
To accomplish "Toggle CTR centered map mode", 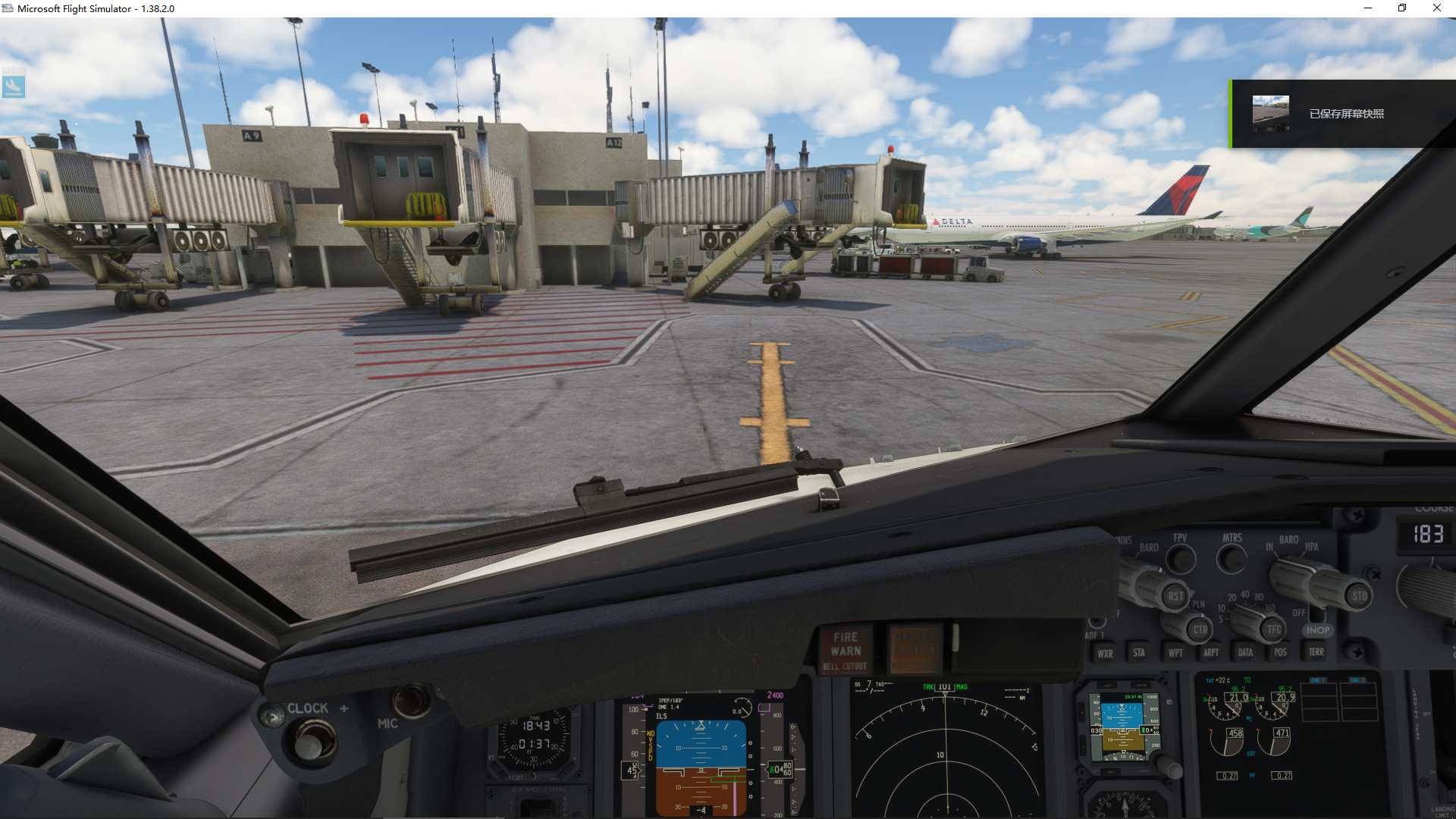I will [1200, 631].
